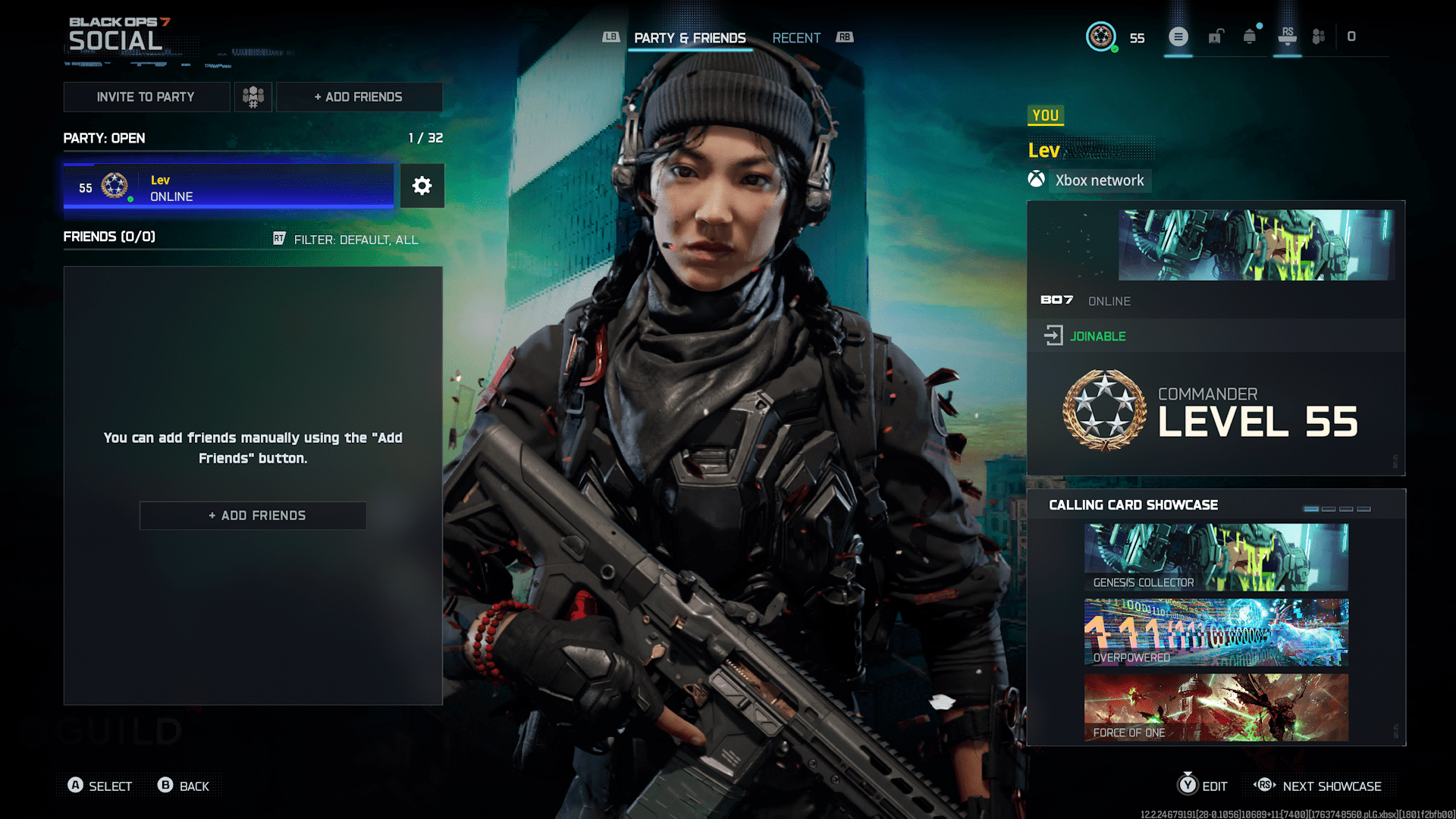Screen dimensions: 1456x819
Task: Open the invite notifications counter showing 0
Action: 1351,37
